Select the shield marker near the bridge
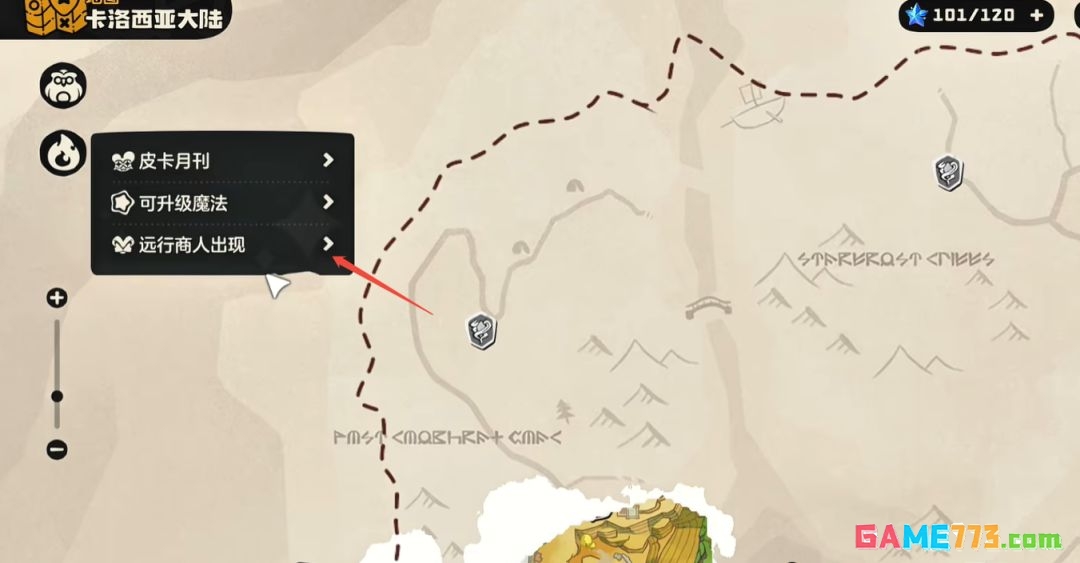The image size is (1080, 563). click(481, 330)
